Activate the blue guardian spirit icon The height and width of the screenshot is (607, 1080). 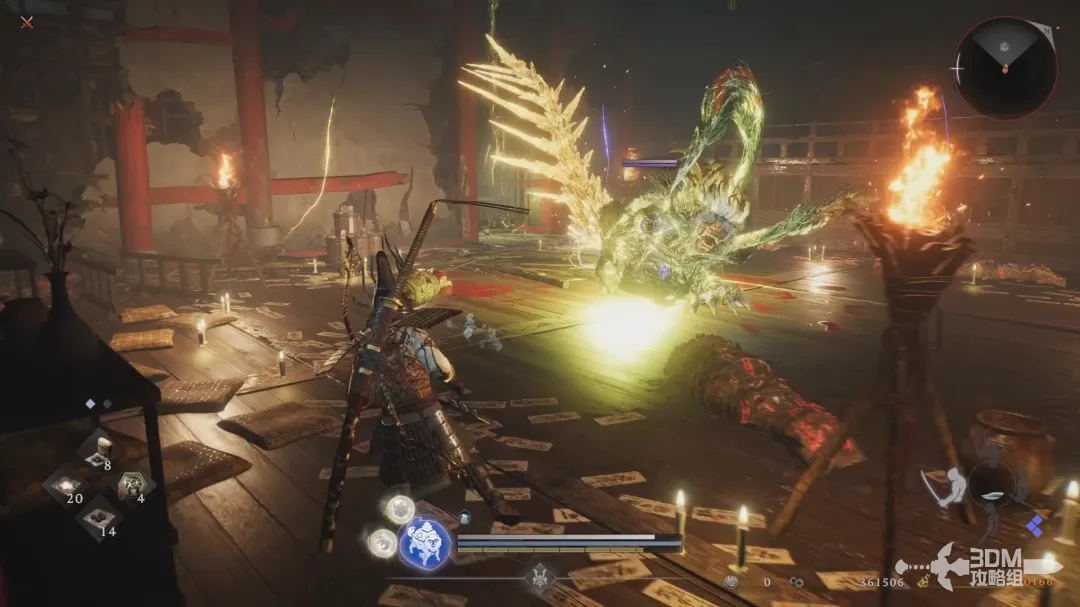(423, 545)
